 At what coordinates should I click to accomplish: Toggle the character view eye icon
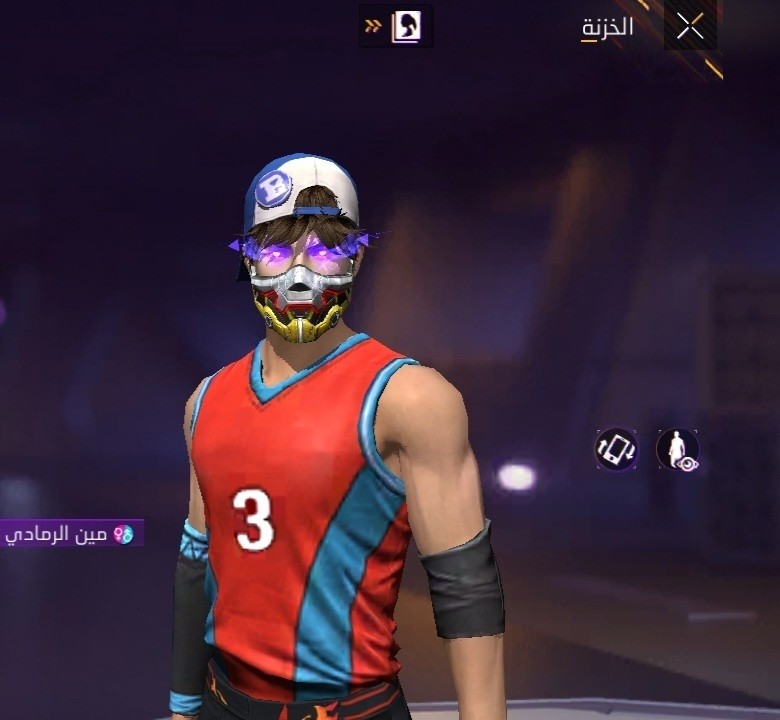677,449
